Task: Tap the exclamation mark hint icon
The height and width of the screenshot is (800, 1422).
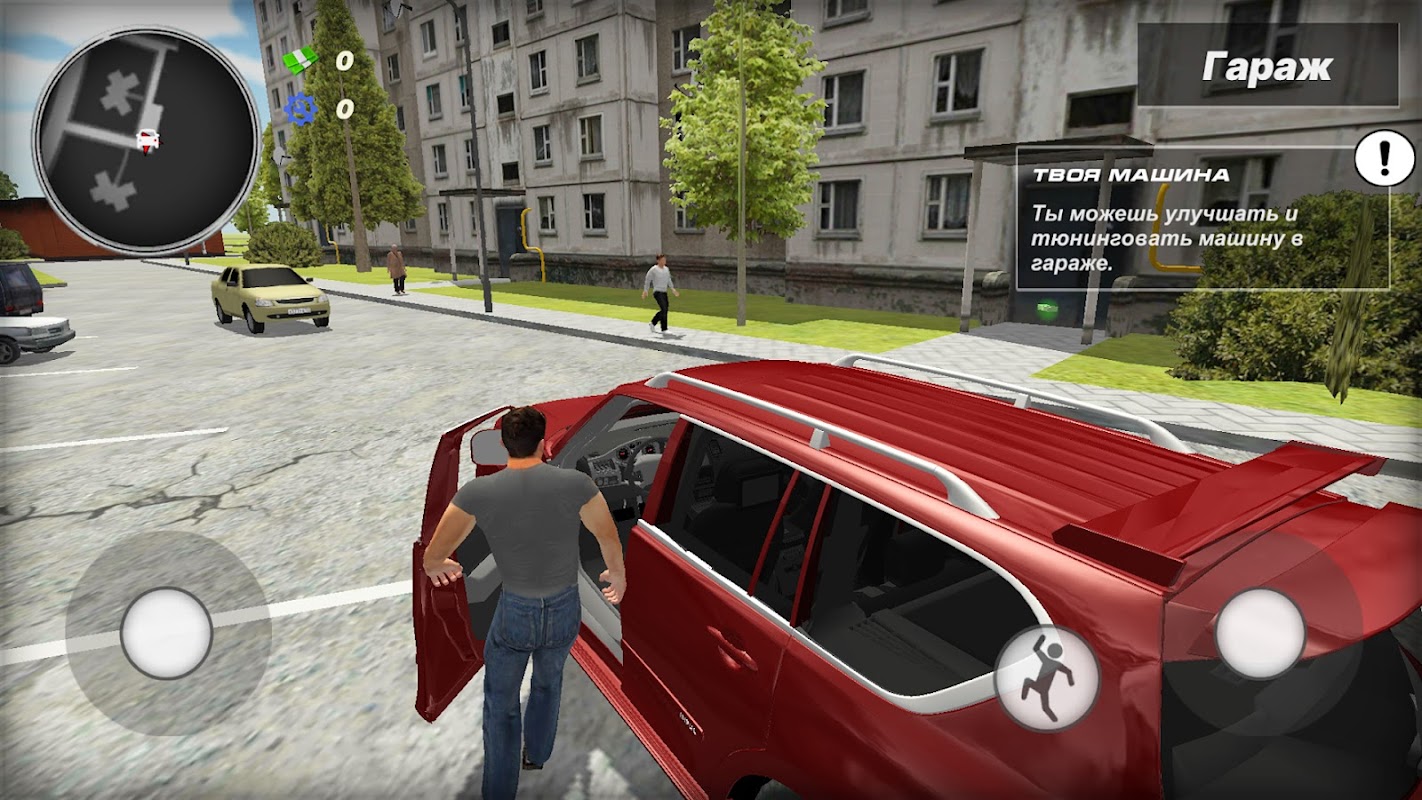Action: [x=1384, y=157]
